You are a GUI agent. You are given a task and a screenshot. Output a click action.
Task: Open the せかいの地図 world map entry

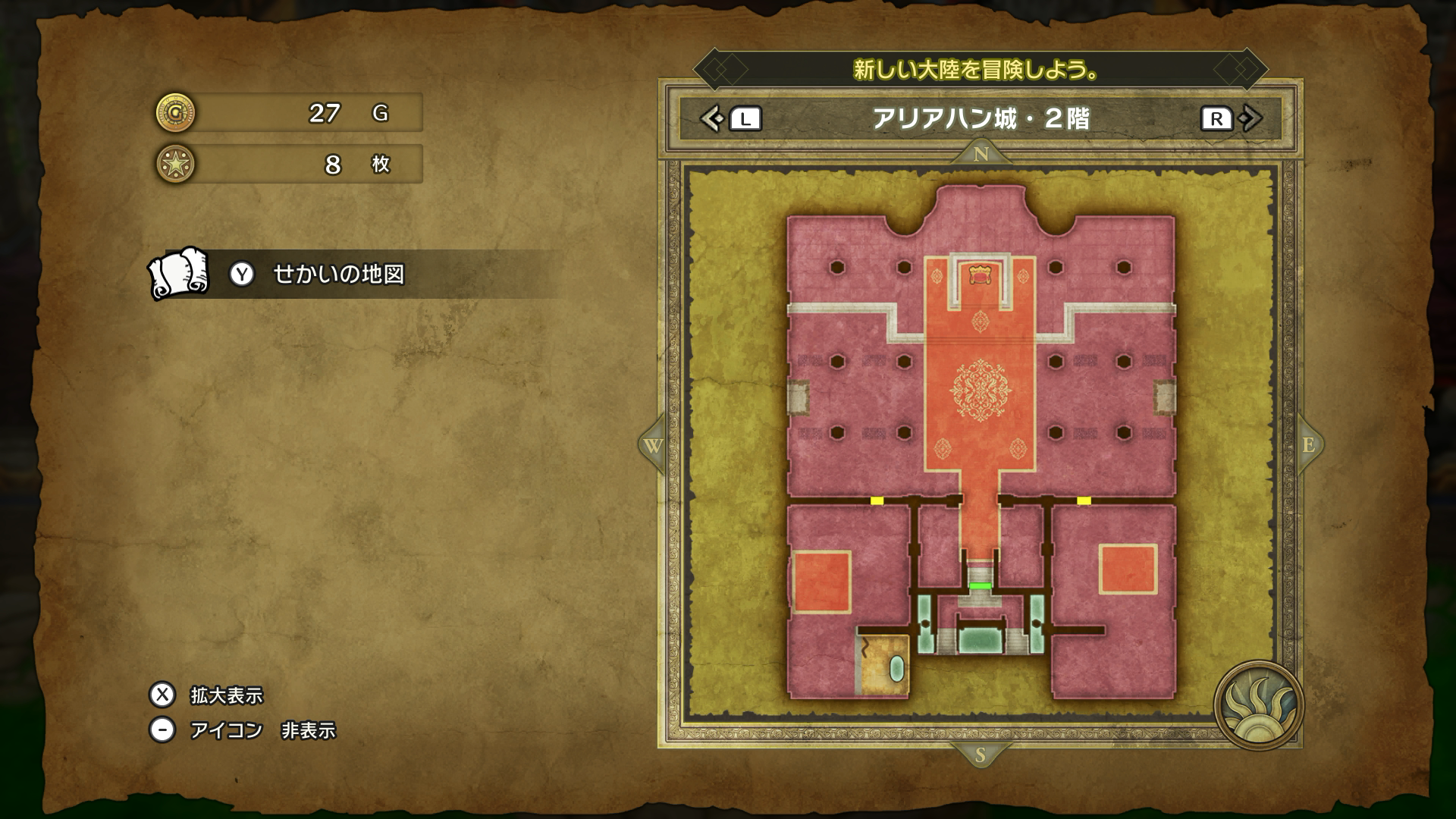(x=337, y=275)
